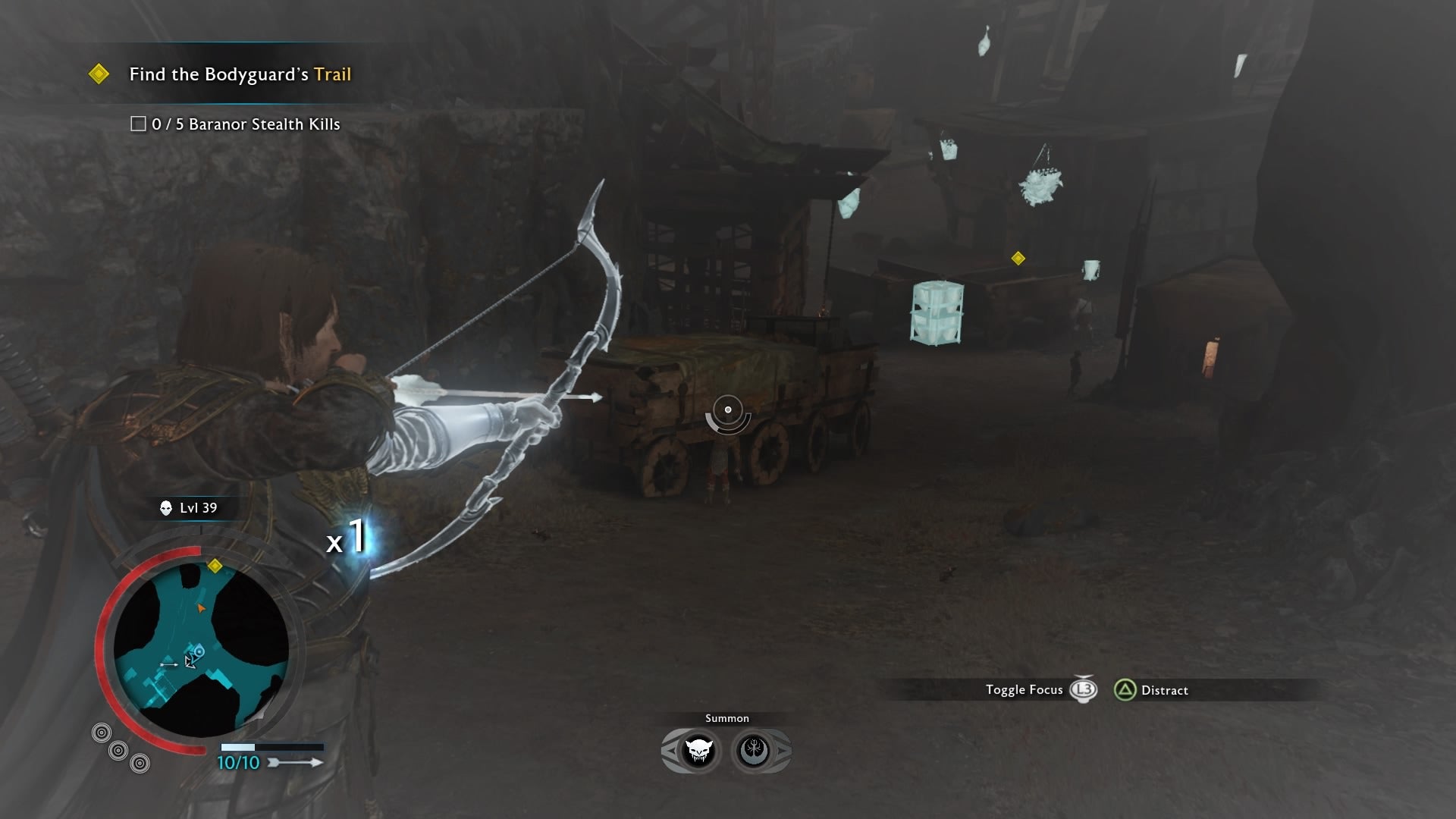1456x819 pixels.
Task: Select the Find the Bodyguard's Trail objective
Action: tap(240, 74)
